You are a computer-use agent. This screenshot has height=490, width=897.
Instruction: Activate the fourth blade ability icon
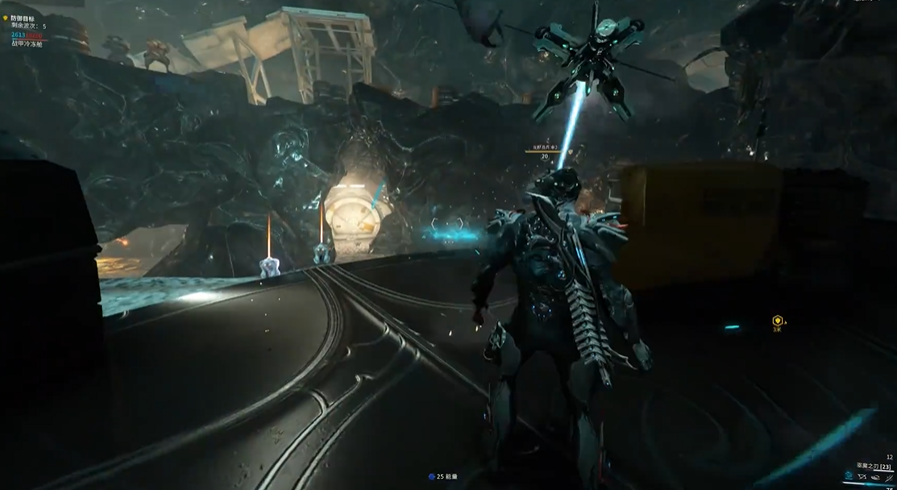(889, 477)
